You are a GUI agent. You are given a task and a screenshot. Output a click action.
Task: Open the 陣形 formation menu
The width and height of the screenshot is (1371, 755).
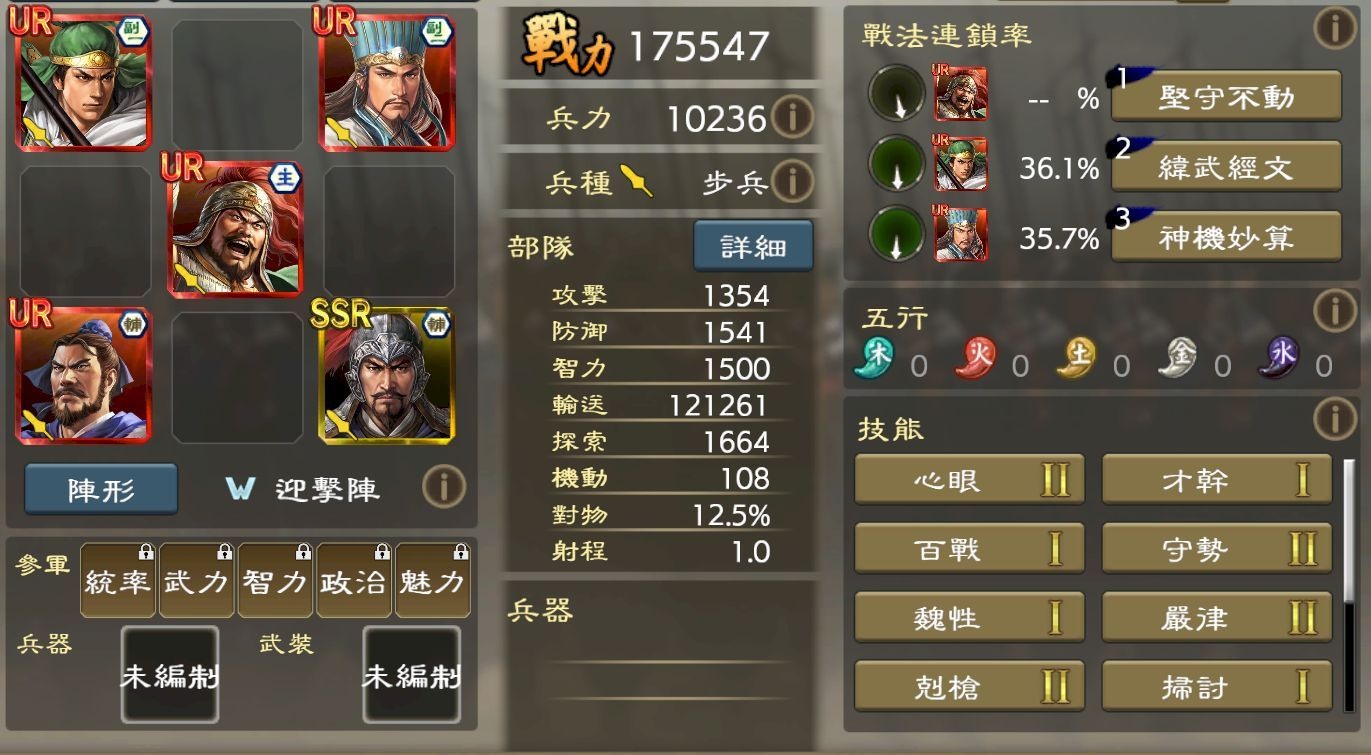point(100,489)
